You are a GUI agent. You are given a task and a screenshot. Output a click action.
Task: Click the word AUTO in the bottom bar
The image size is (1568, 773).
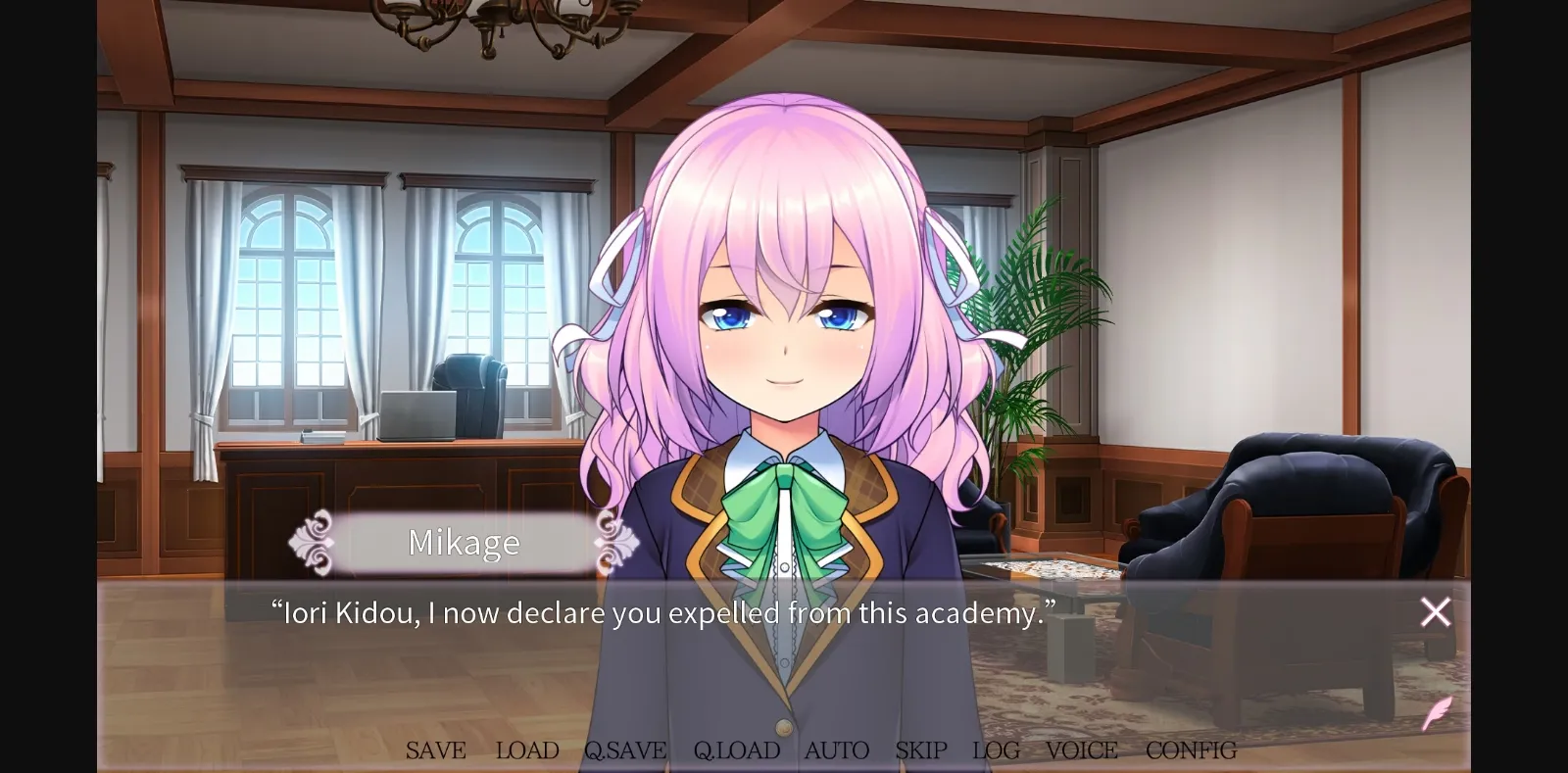(x=836, y=749)
